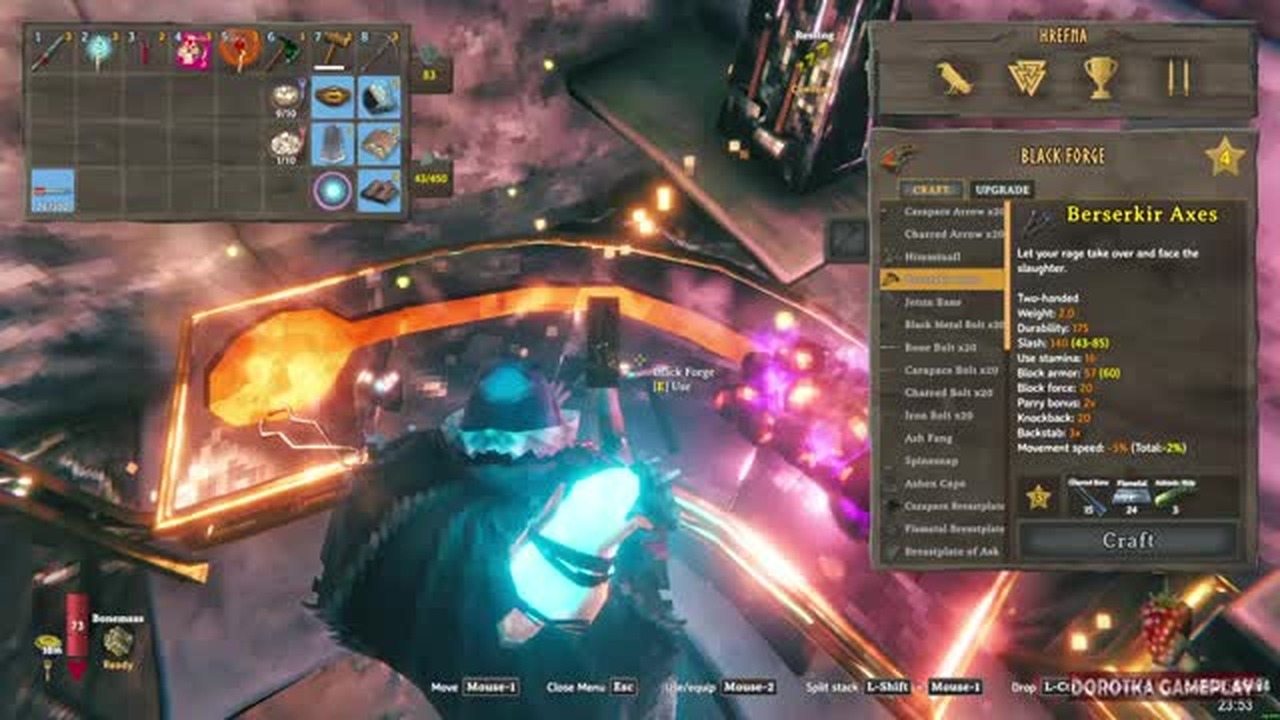Show the trophies cup icon
Screen dimensions: 1280x720
point(1100,78)
